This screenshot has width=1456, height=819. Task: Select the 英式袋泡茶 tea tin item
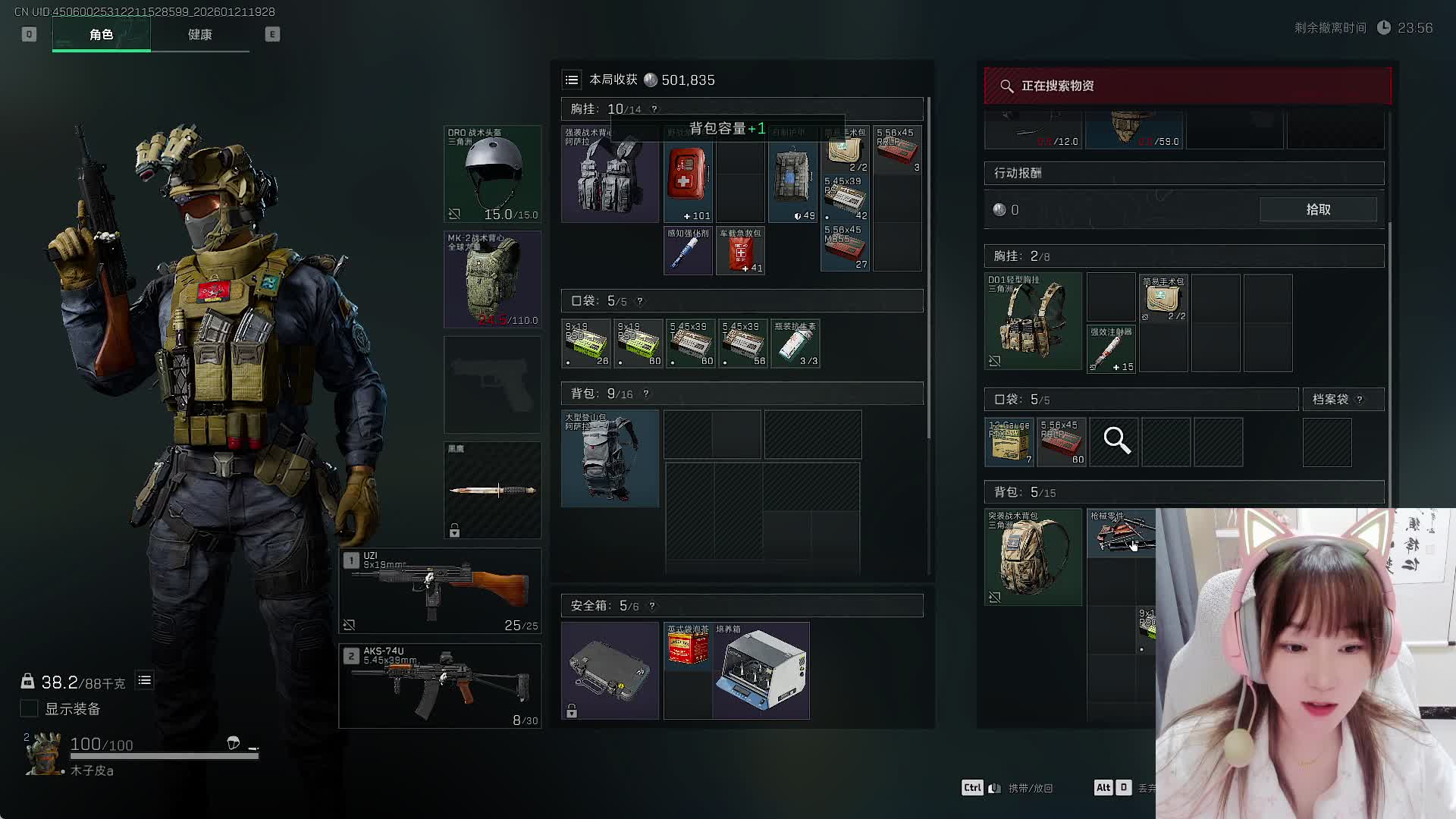(688, 646)
